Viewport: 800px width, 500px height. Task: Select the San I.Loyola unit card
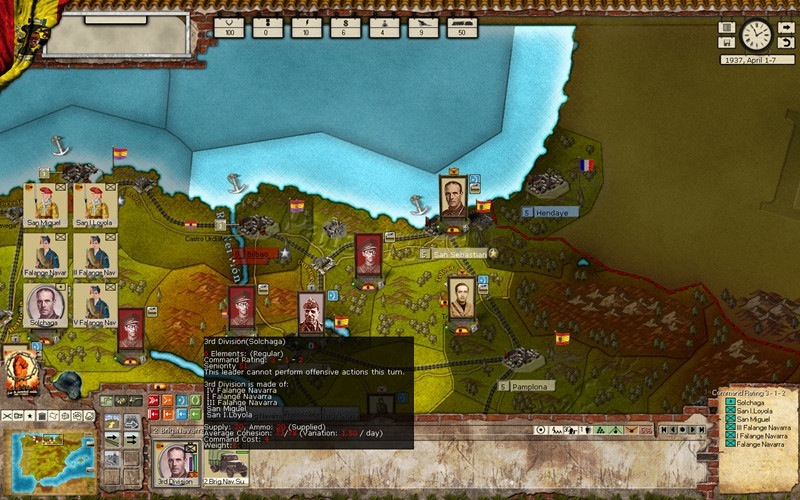point(96,204)
